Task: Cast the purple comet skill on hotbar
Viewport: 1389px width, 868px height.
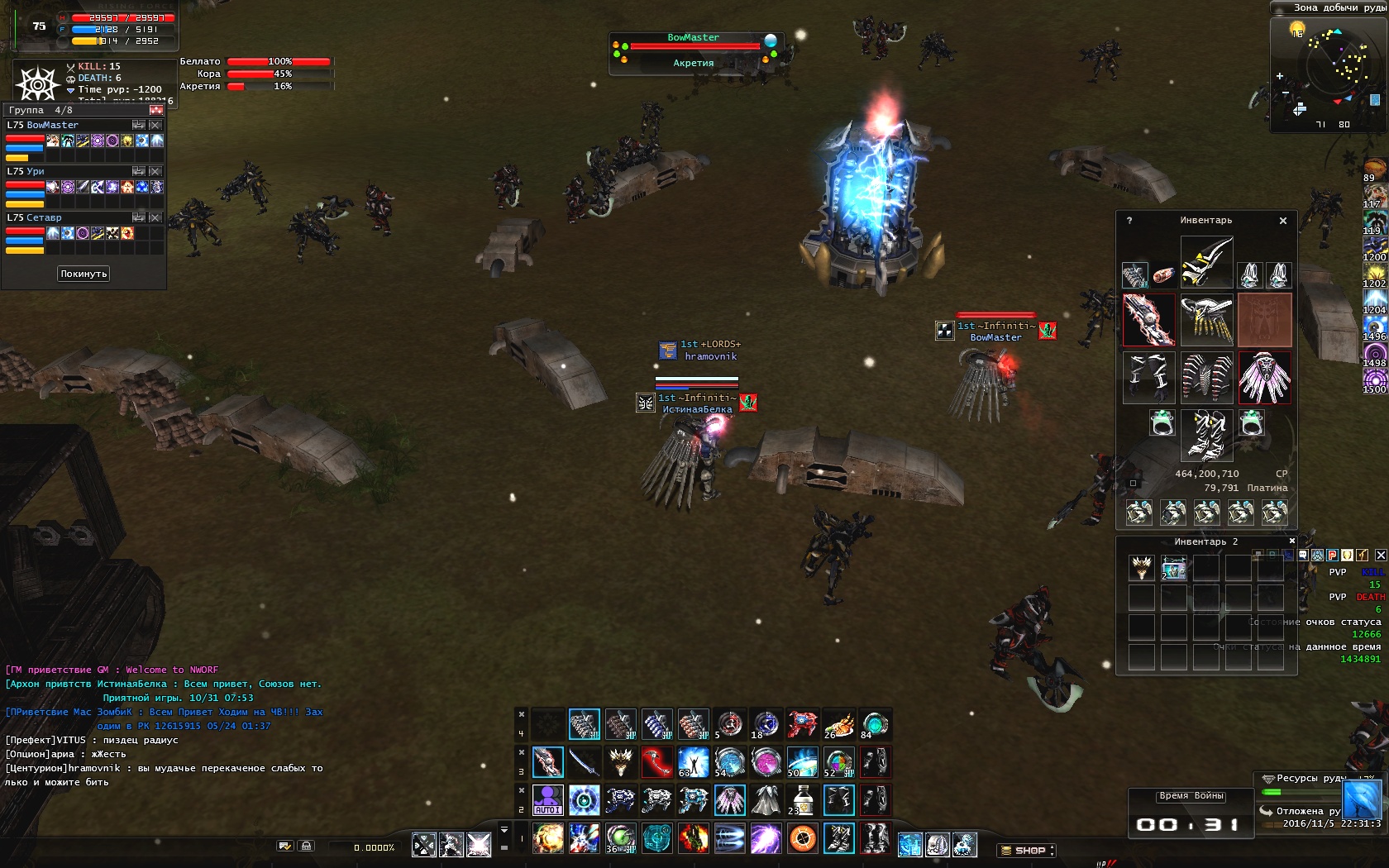Action: 766,838
